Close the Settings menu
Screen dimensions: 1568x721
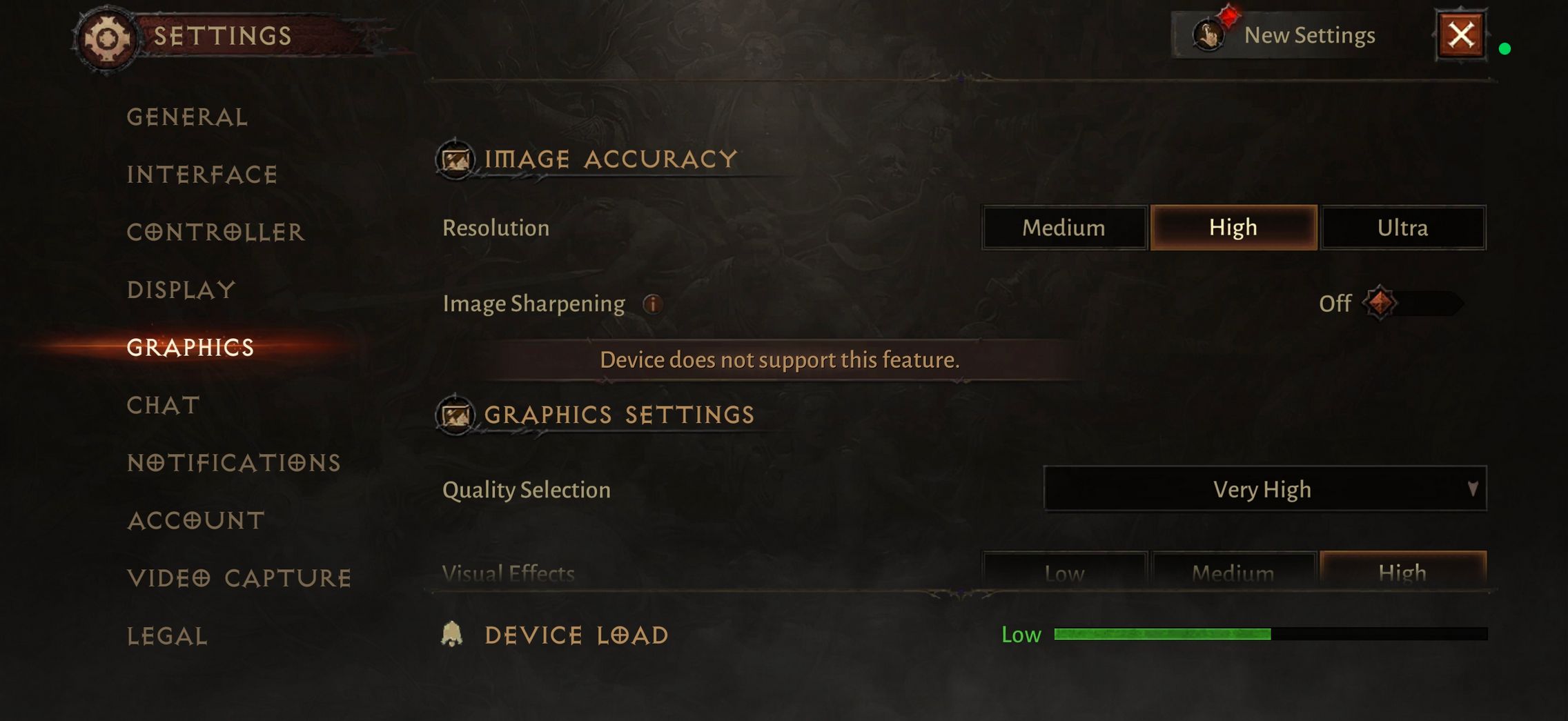(x=1461, y=35)
